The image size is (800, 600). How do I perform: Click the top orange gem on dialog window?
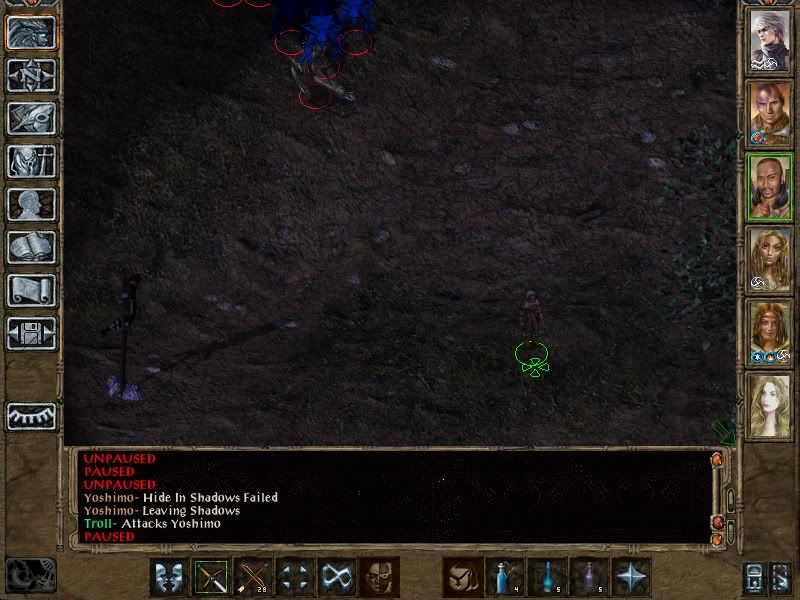point(716,459)
